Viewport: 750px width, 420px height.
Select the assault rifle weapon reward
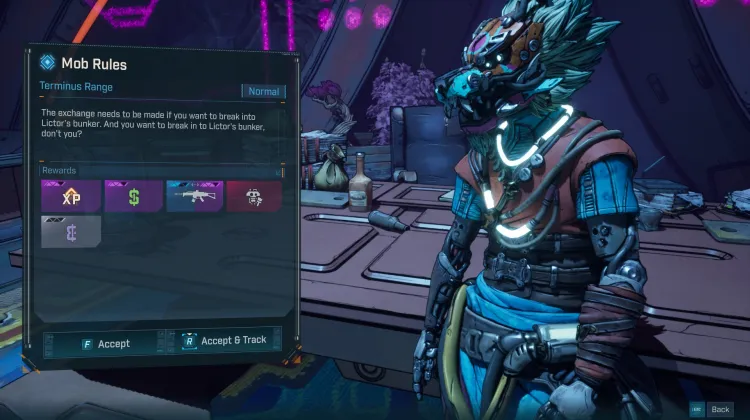pos(194,196)
